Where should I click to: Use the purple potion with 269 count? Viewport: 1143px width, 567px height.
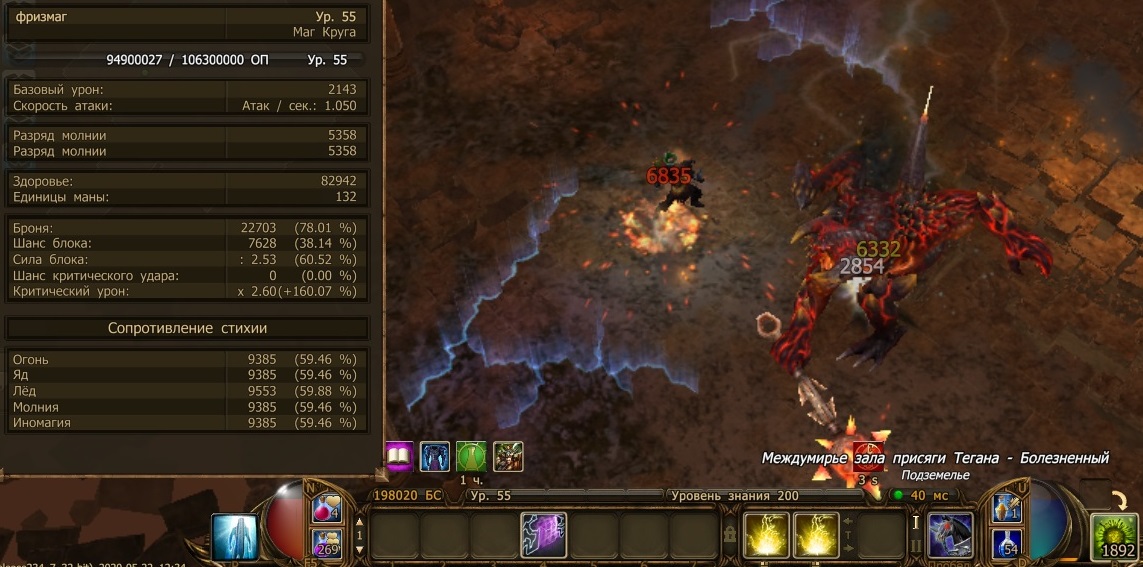(x=327, y=545)
